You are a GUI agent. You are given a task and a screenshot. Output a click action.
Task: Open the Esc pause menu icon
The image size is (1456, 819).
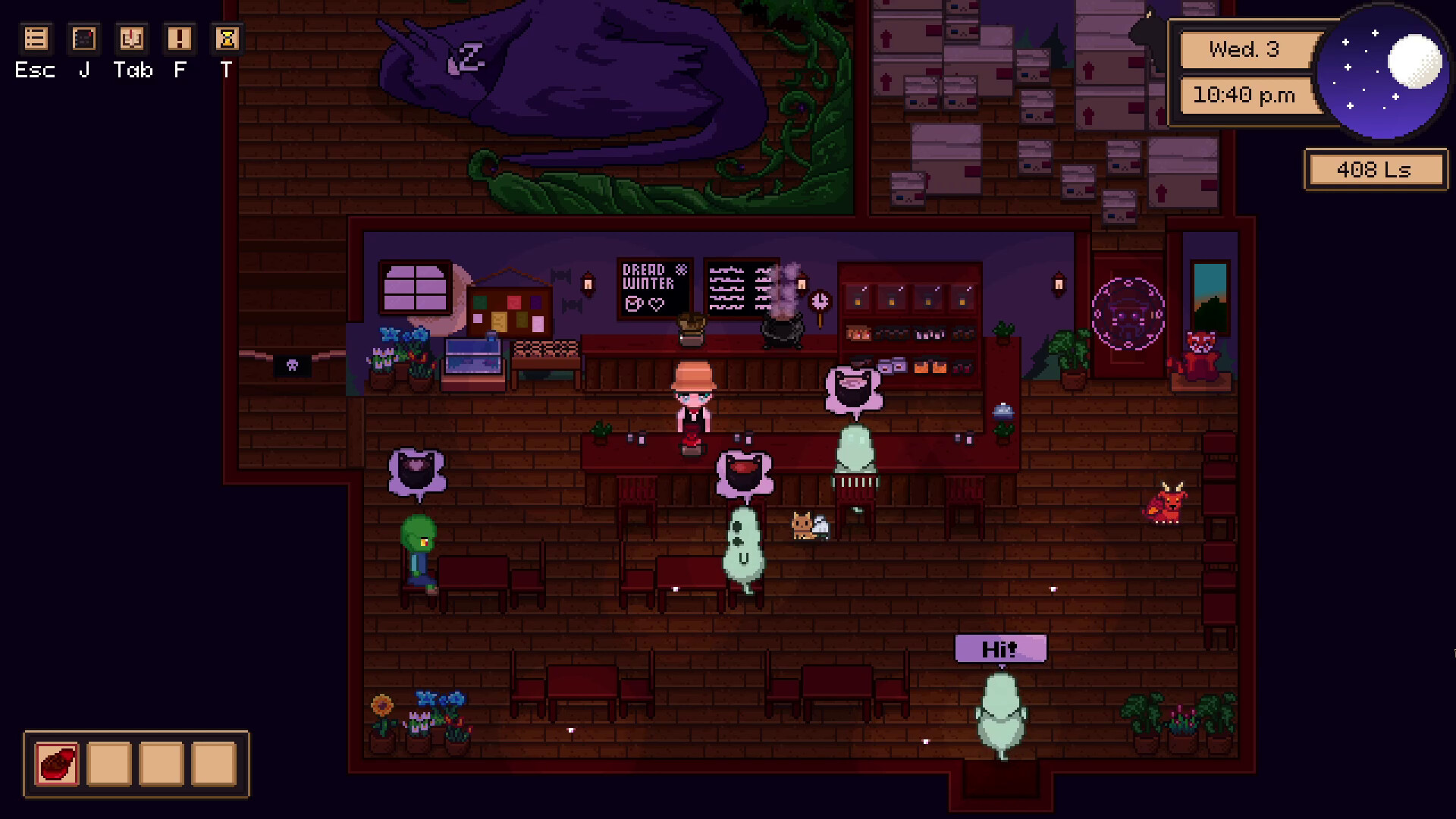[x=35, y=38]
